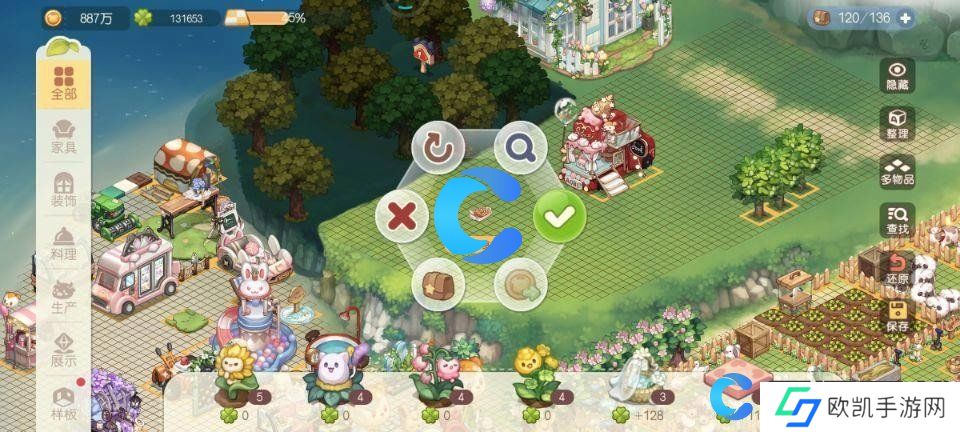960x432 pixels.
Task: Cancel placement with the red X button
Action: (401, 215)
